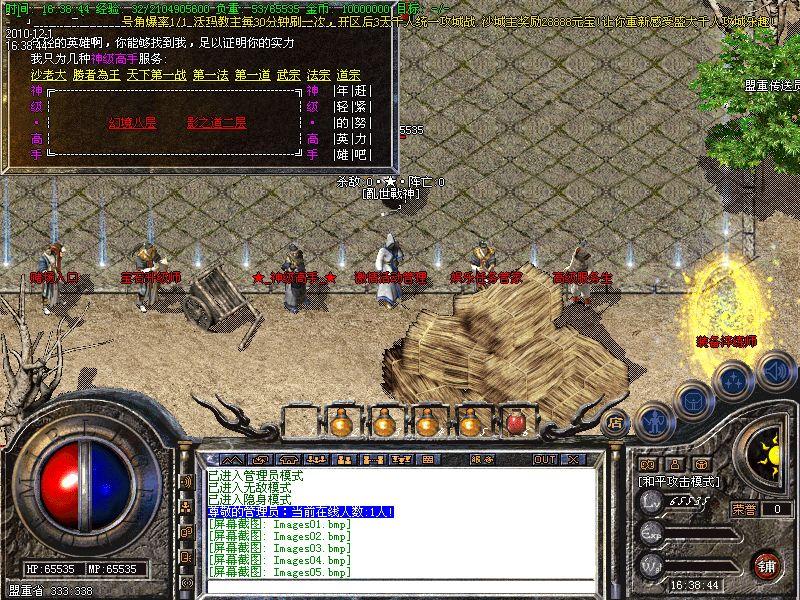800x600 pixels.
Task: Open the 天下第一战 dialogue link
Action: point(153,75)
